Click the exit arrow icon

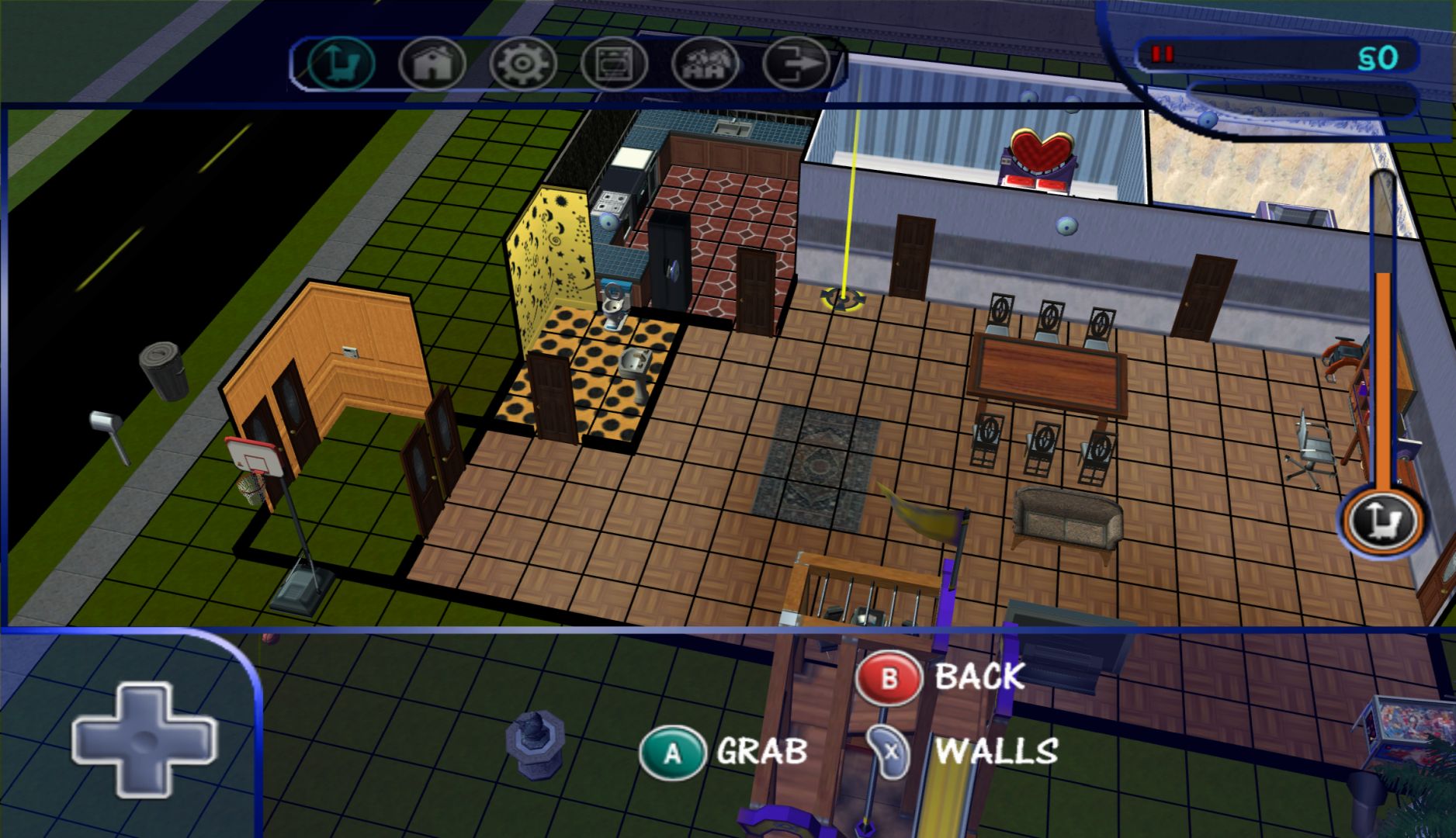click(x=796, y=64)
